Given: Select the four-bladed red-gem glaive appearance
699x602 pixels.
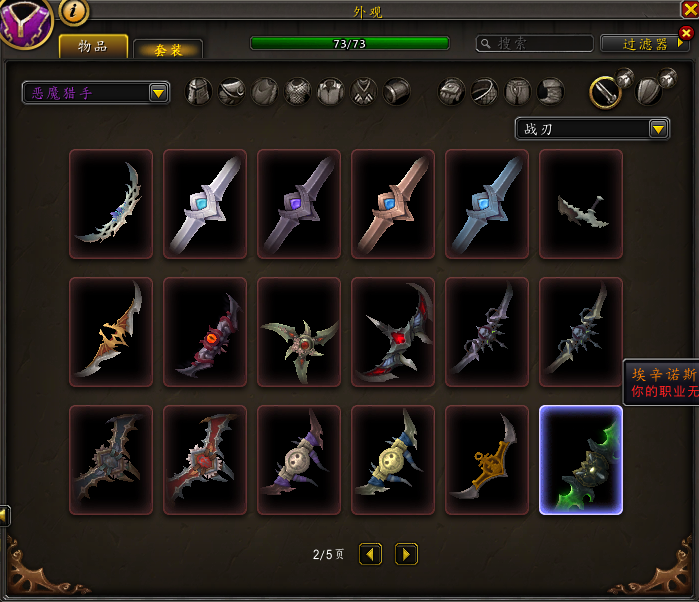Looking at the screenshot, I should [x=393, y=332].
